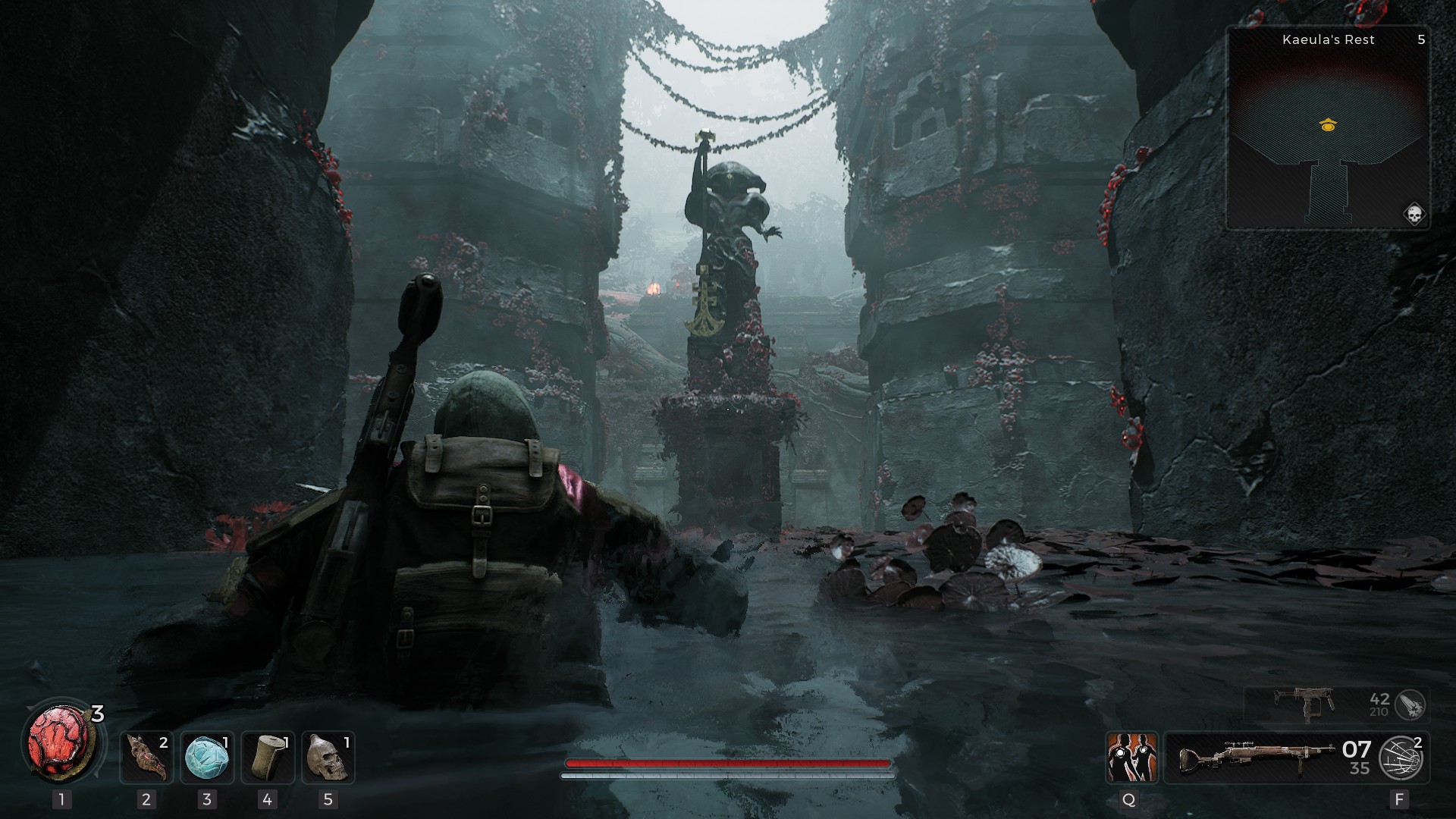Click the skull icon on the minimap

(x=1414, y=215)
